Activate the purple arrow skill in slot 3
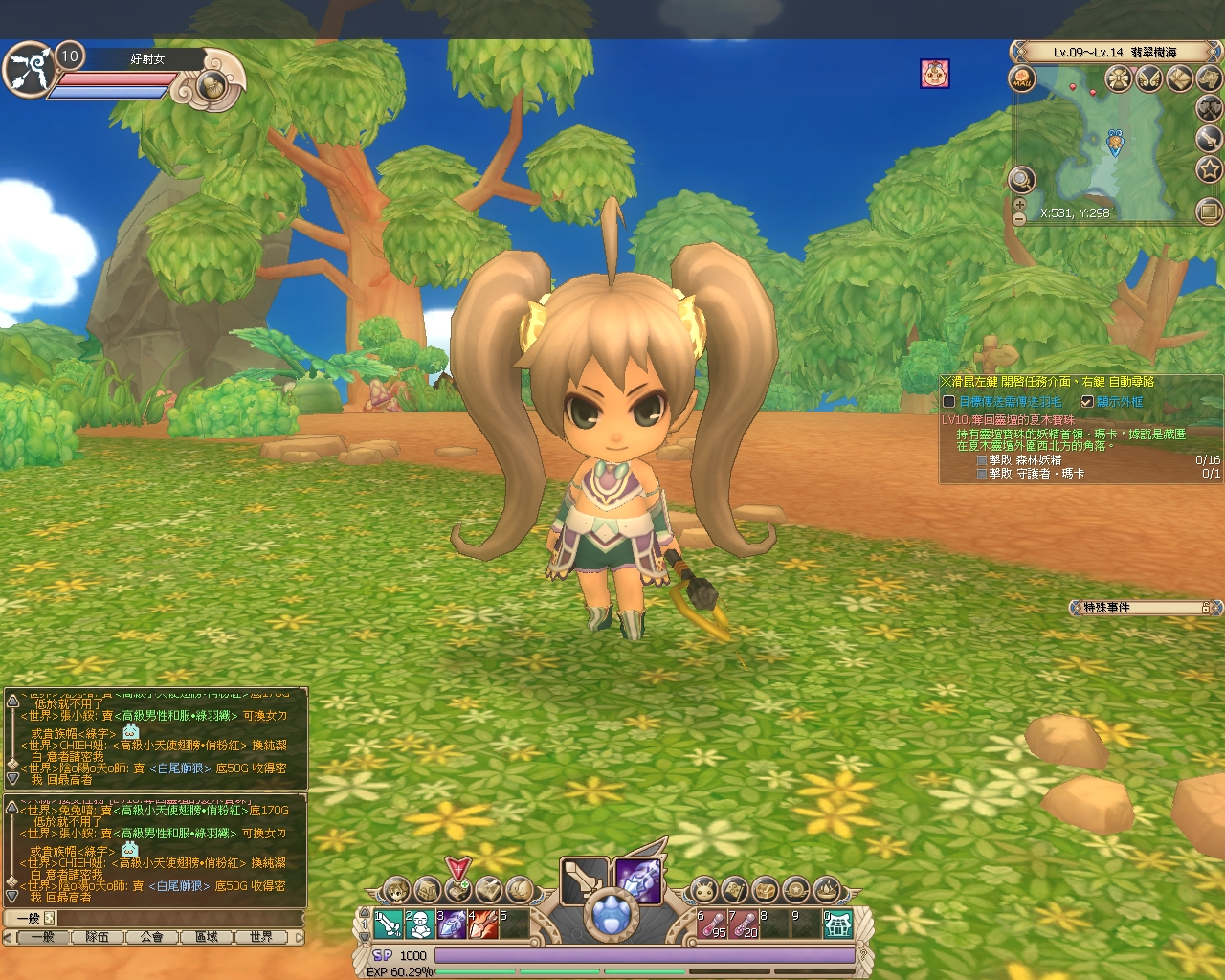The width and height of the screenshot is (1225, 980). (451, 924)
